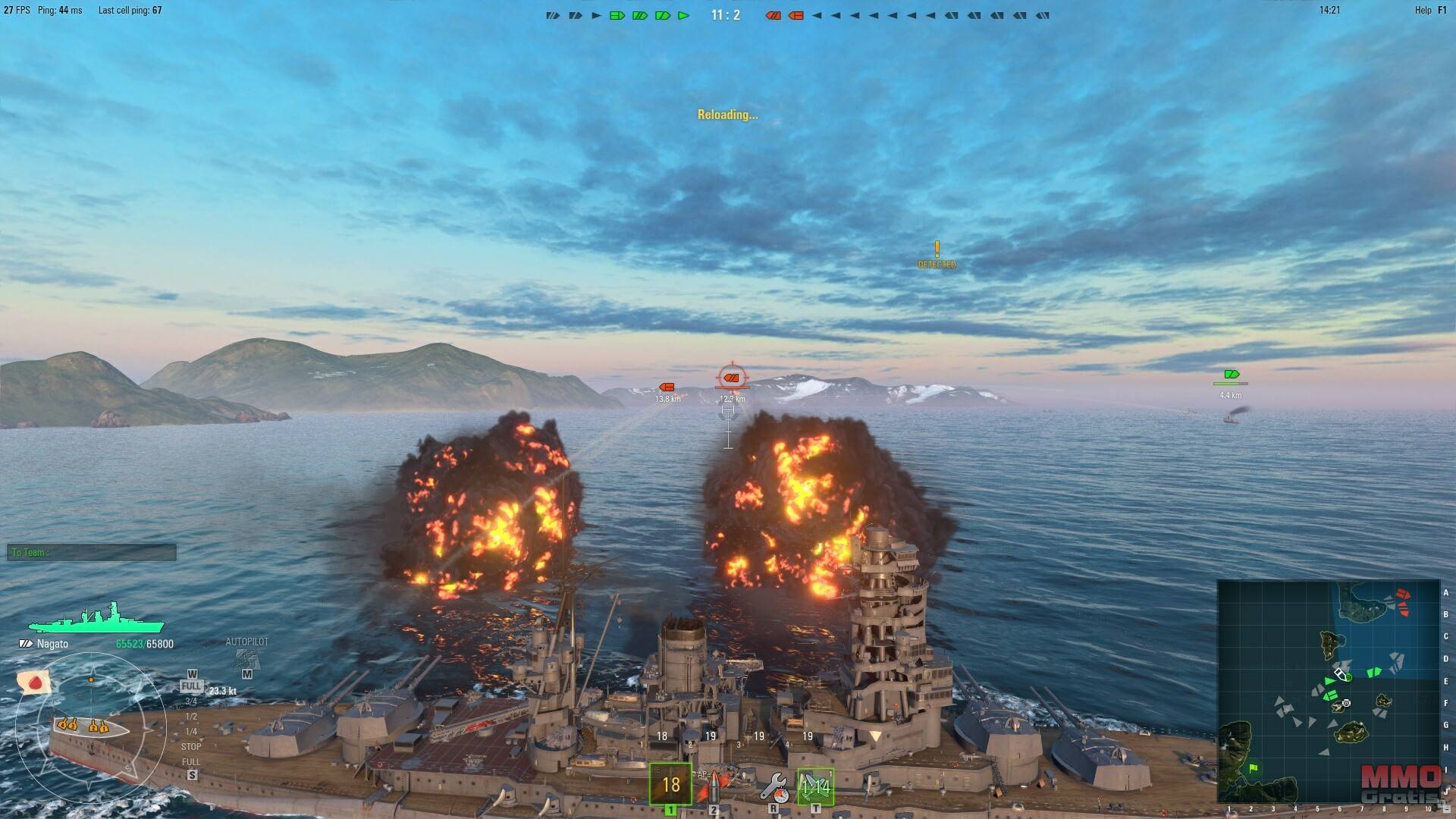Click the To Team chat input box
This screenshot has height=819, width=1456.
click(x=92, y=553)
